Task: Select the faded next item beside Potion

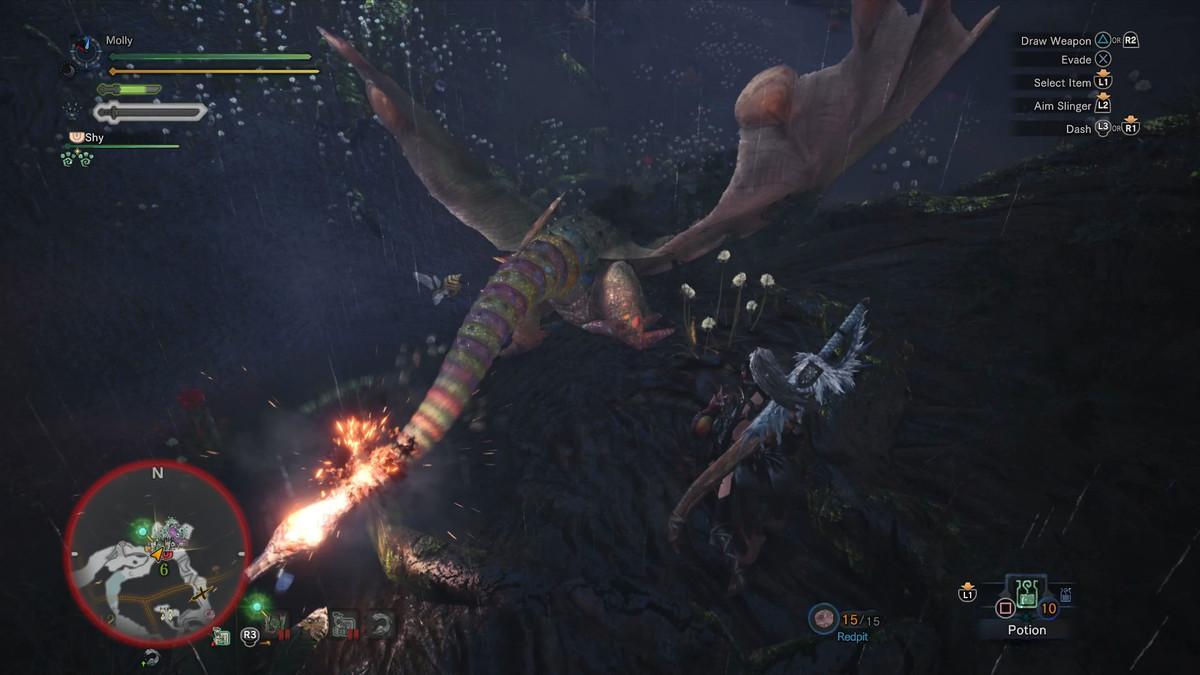Action: coord(1067,597)
